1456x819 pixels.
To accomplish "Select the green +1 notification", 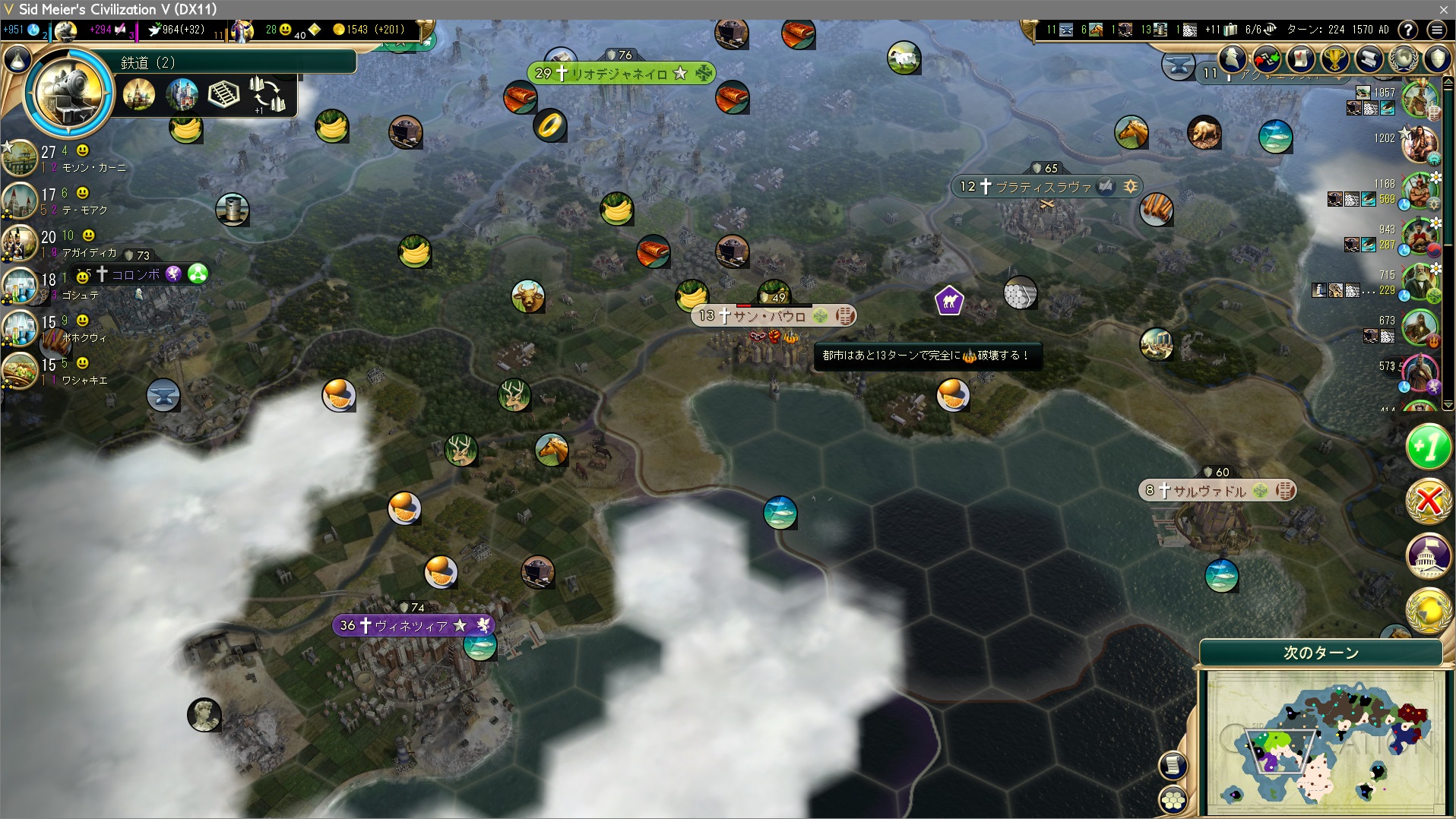I will (1429, 447).
